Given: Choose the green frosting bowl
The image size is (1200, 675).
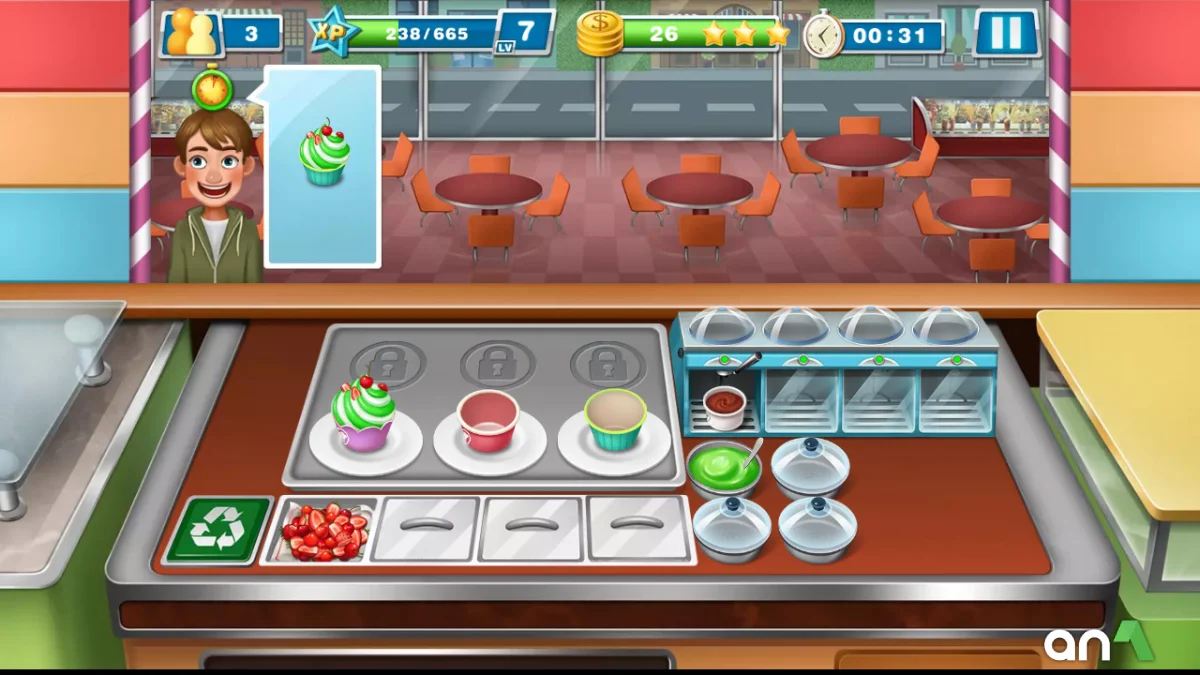Looking at the screenshot, I should [x=722, y=467].
